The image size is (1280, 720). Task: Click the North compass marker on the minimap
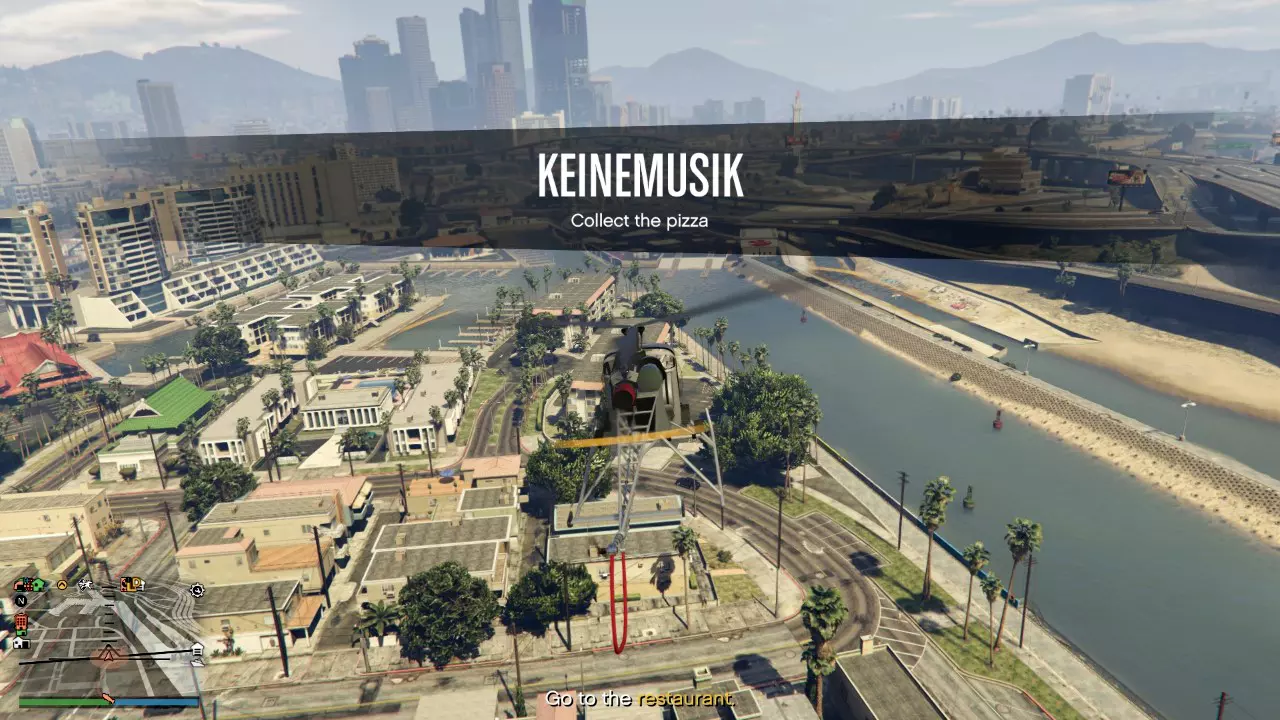pos(23,600)
